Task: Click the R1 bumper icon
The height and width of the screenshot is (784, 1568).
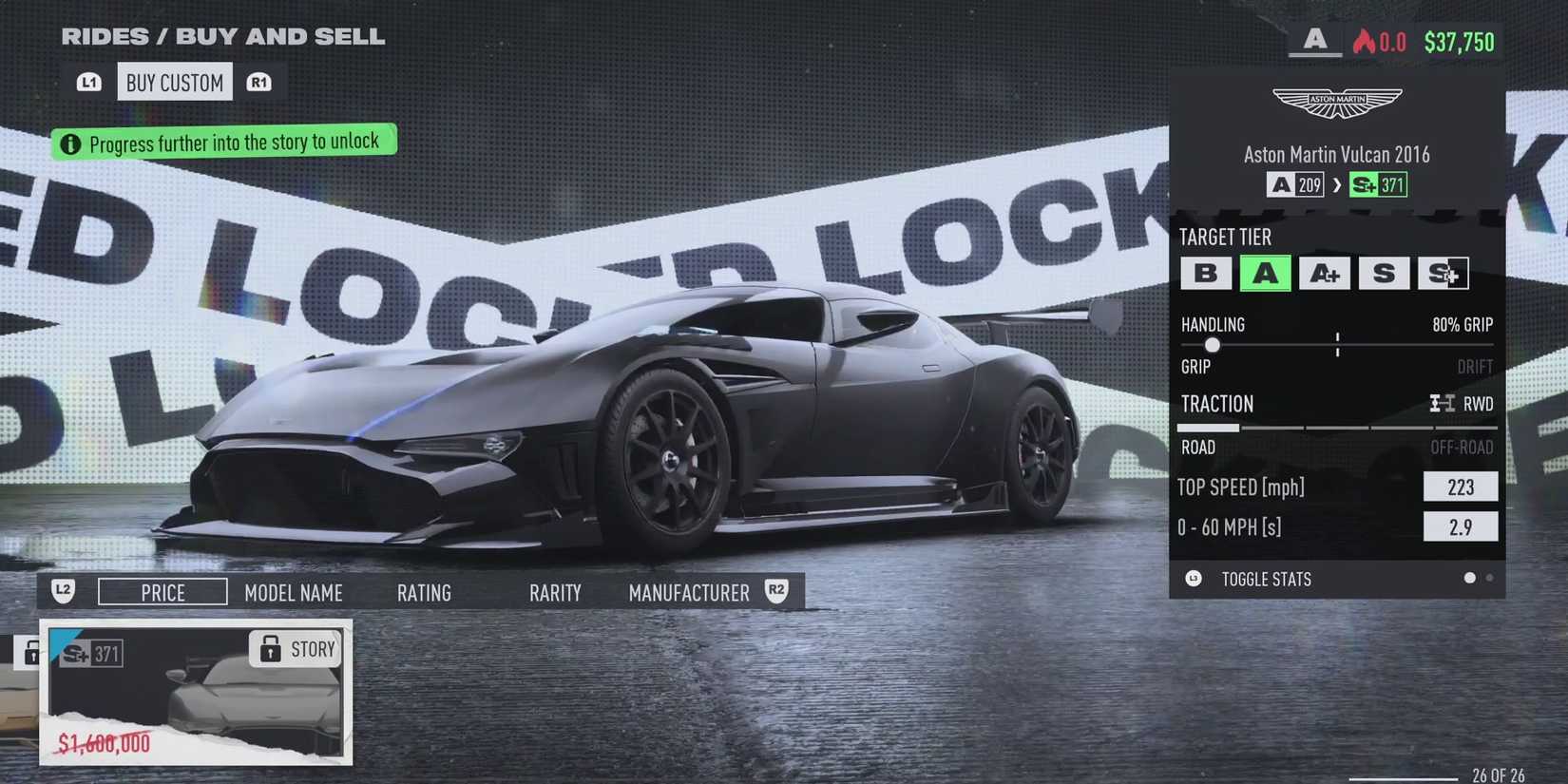Action: 260,82
